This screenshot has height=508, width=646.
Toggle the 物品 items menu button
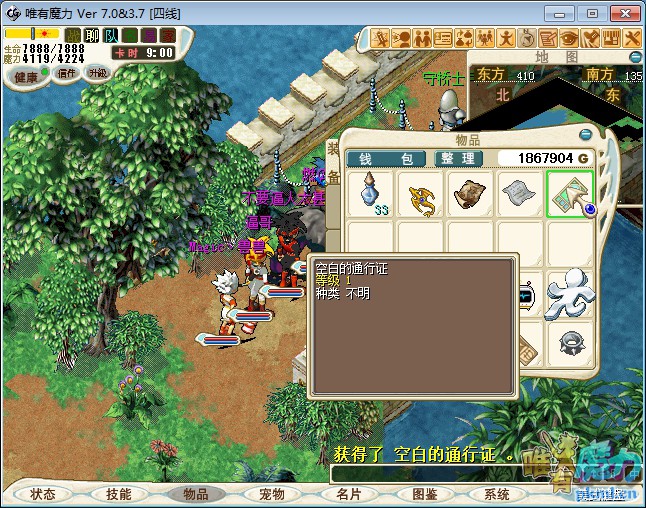(x=195, y=494)
